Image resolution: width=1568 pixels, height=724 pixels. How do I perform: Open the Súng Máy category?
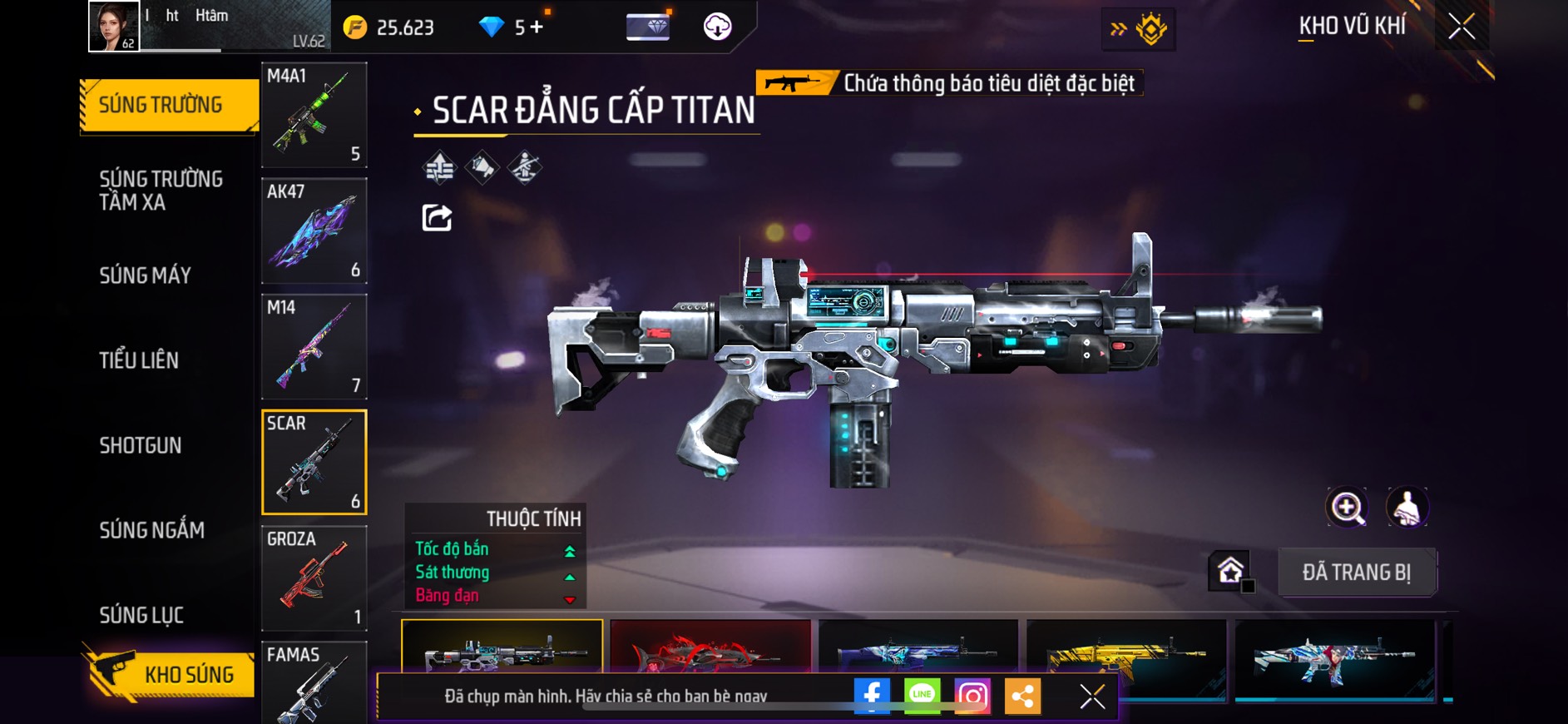pyautogui.click(x=146, y=275)
